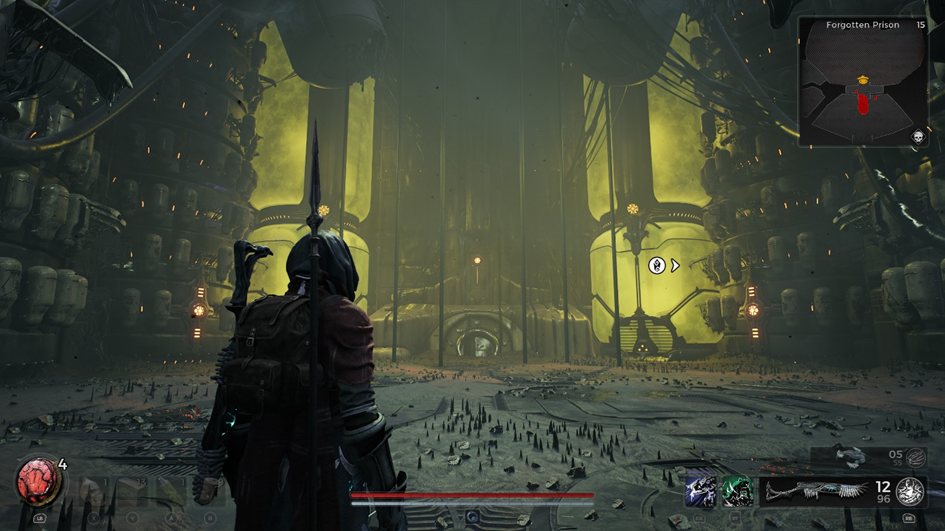945x531 pixels.
Task: Activate the green archetype skill icon
Action: [x=738, y=491]
